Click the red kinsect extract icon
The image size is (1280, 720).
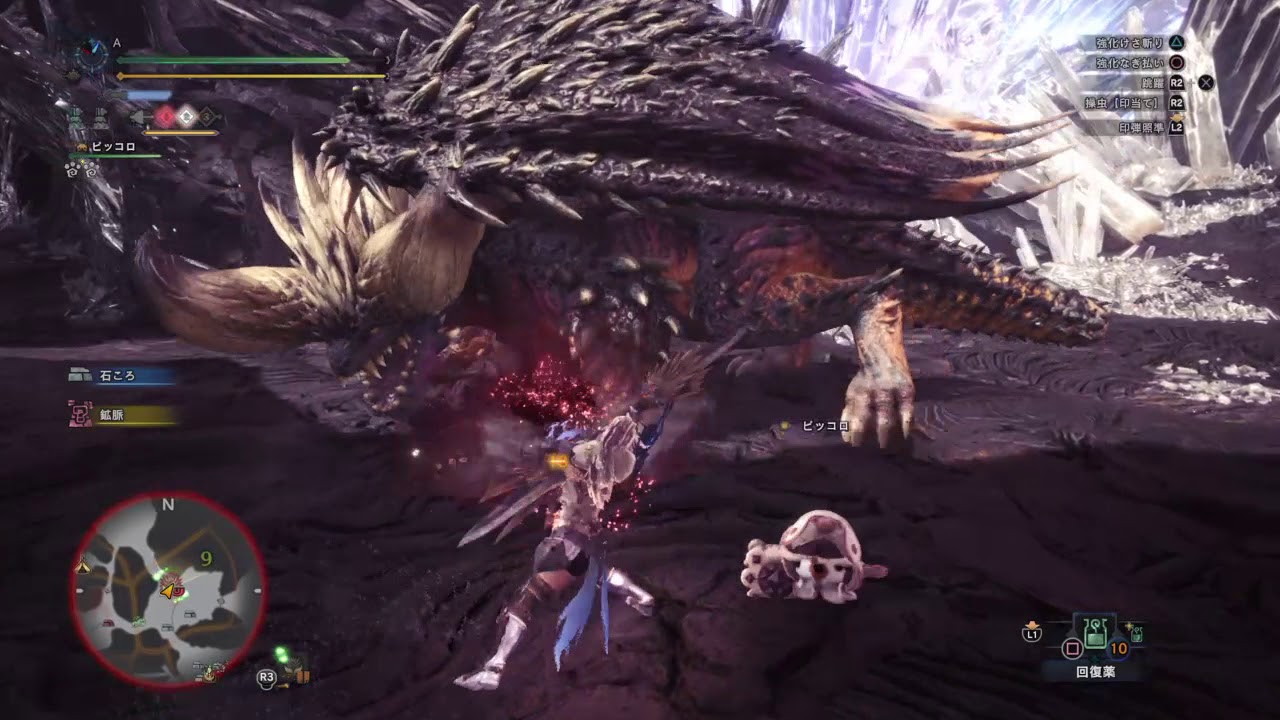[x=165, y=116]
